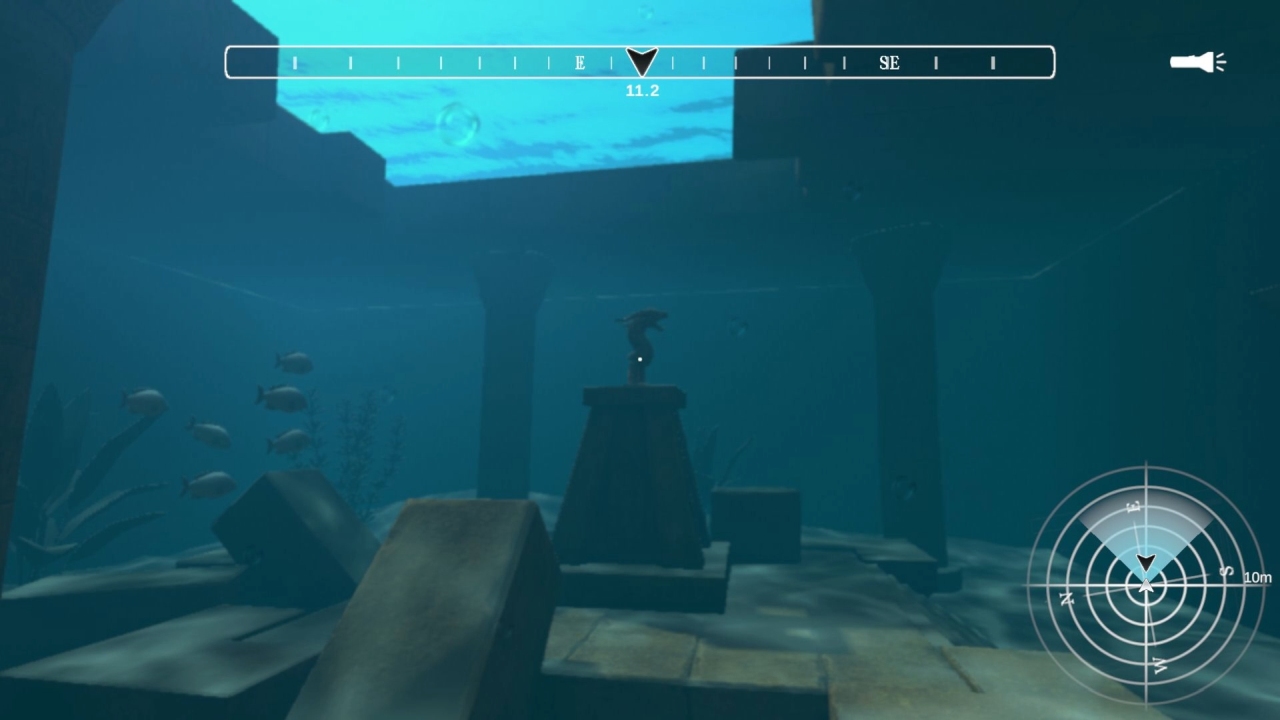
Task: Click the S marker on the radar
Action: (1225, 570)
